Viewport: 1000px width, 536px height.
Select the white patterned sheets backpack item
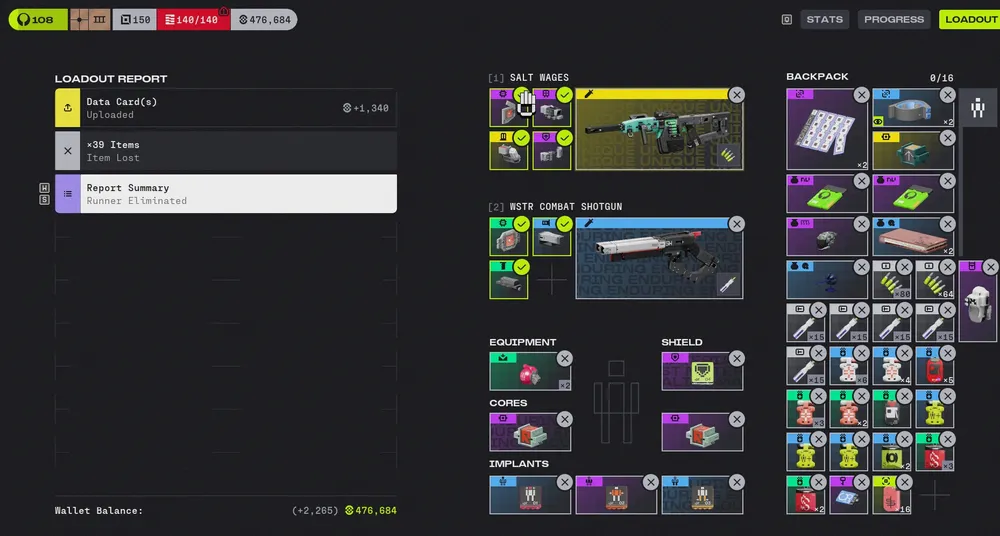[x=826, y=131]
